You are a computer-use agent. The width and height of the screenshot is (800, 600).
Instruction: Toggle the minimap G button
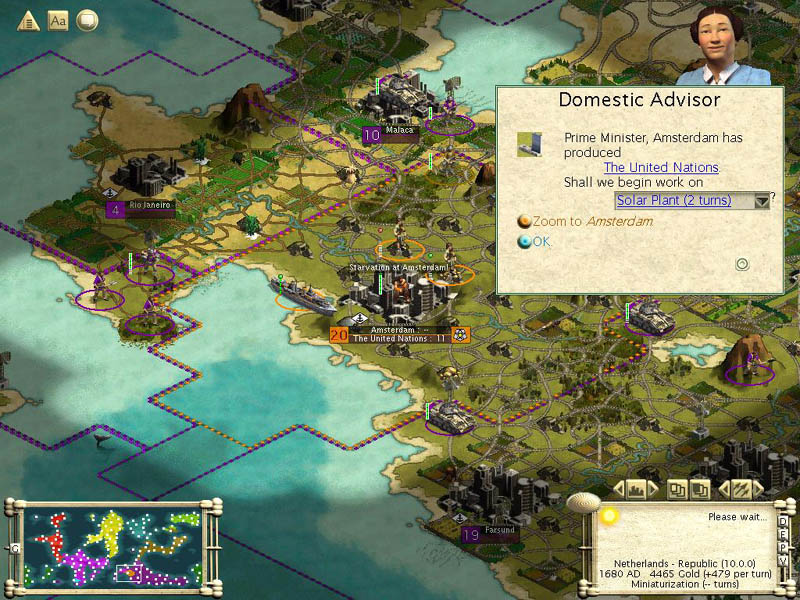[x=15, y=548]
